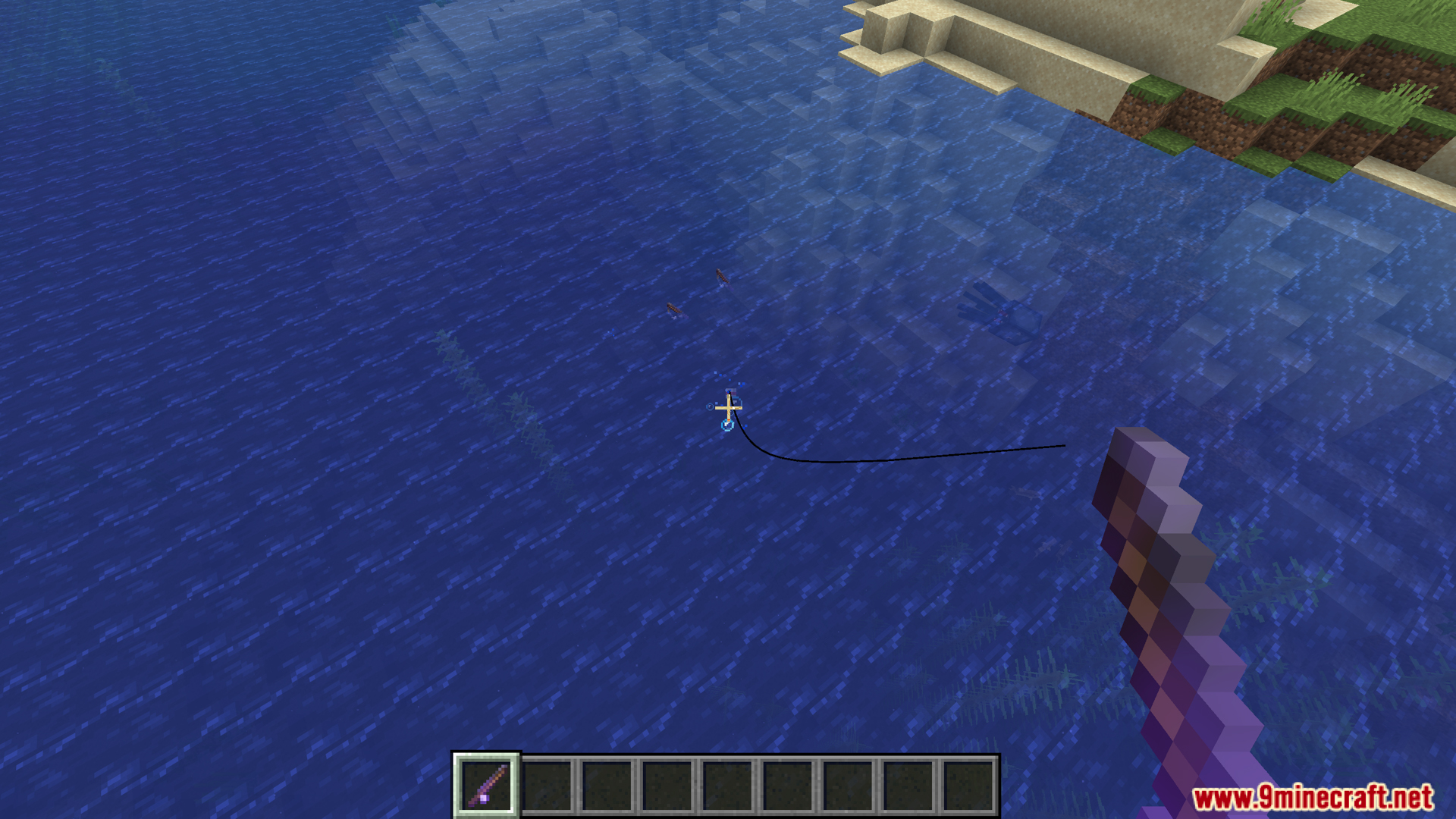Click the second fish shadow in the water
This screenshot has width=1456, height=819.
(x=673, y=309)
